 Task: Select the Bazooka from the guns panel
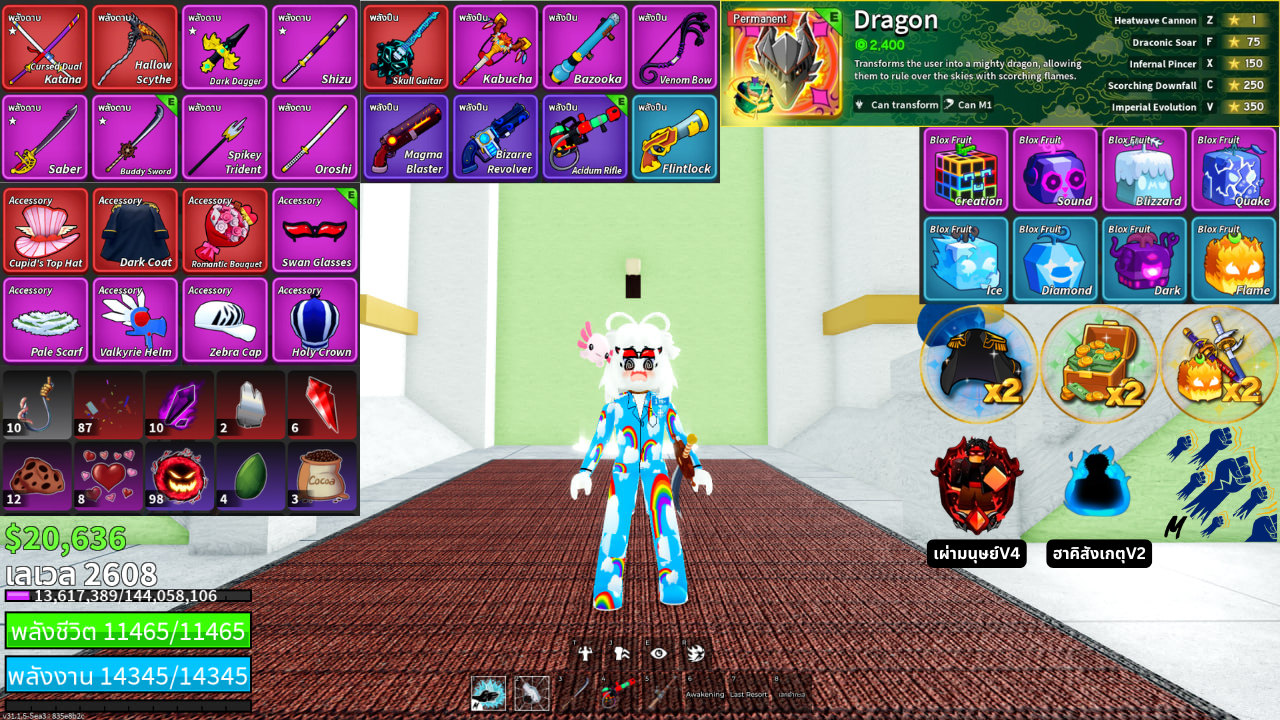[x=585, y=46]
